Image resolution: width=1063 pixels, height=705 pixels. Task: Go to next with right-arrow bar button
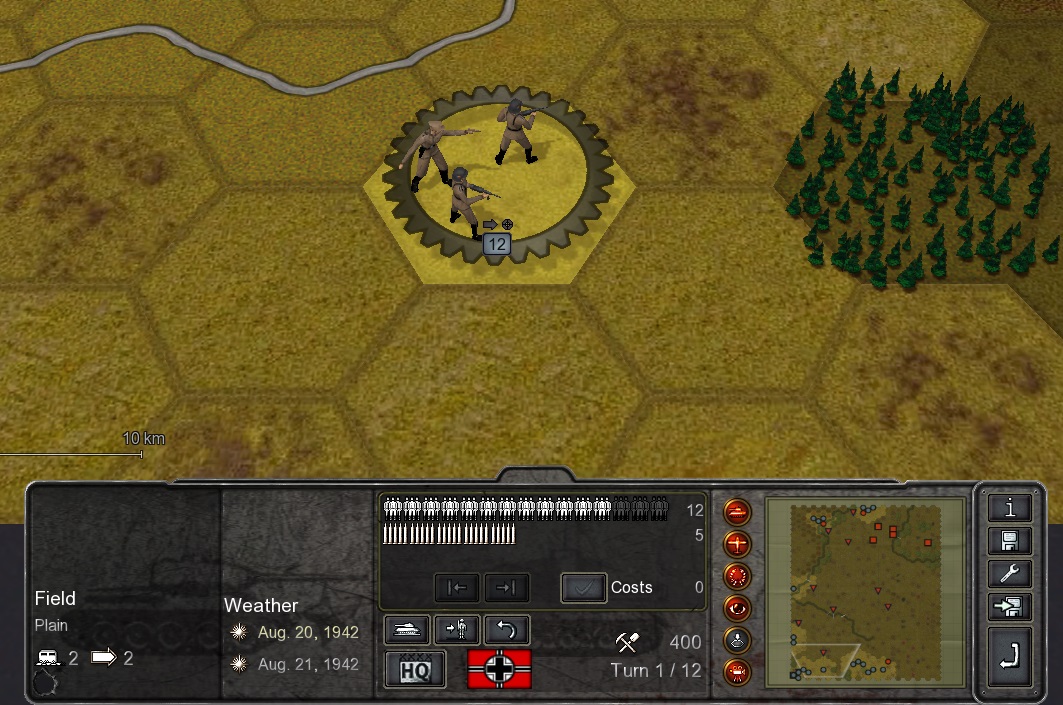pyautogui.click(x=506, y=587)
